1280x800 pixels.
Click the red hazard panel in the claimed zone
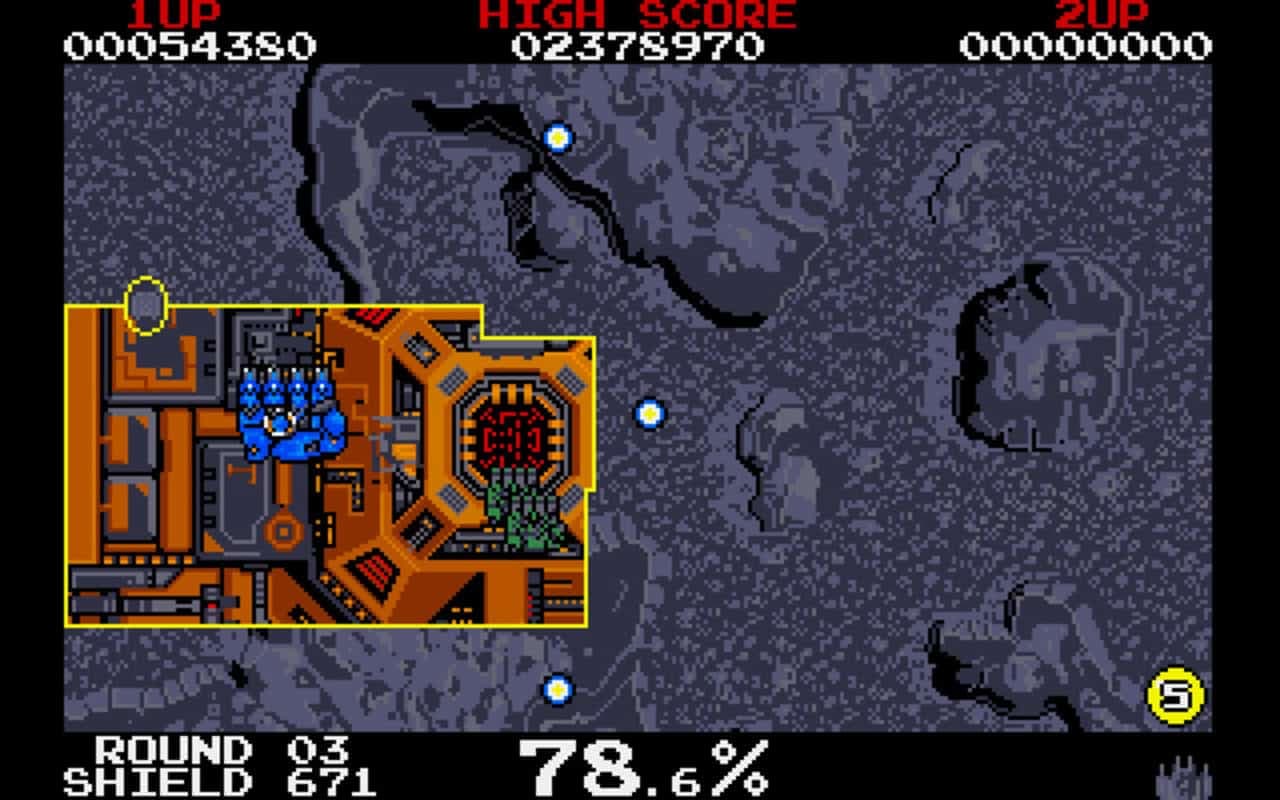tap(372, 571)
